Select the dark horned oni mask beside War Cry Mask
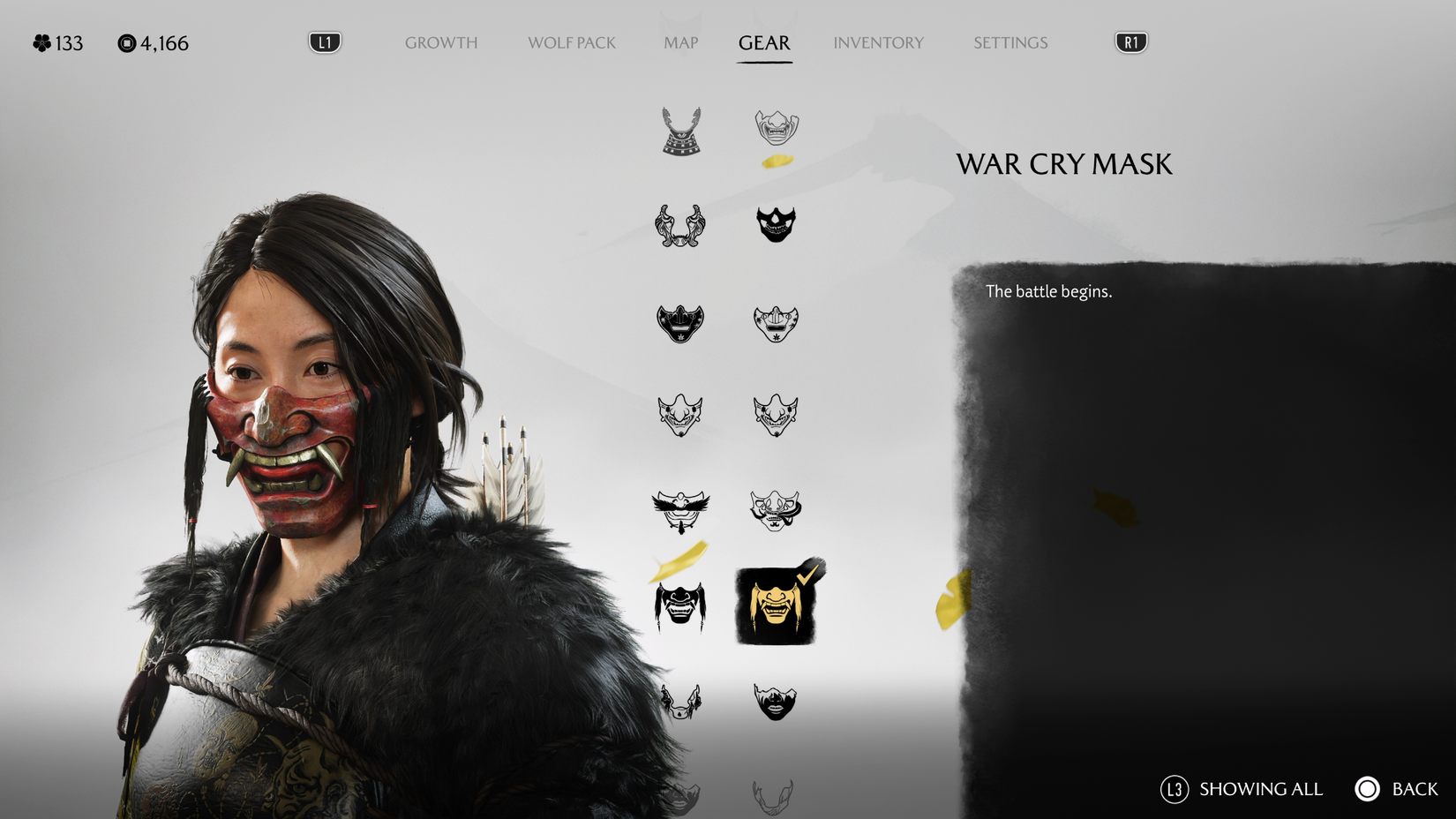Image resolution: width=1456 pixels, height=819 pixels. point(680,609)
